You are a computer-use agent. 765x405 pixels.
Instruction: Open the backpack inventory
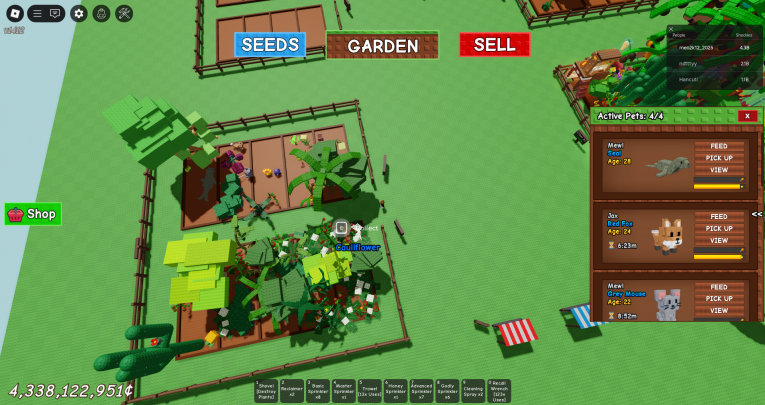[101, 13]
